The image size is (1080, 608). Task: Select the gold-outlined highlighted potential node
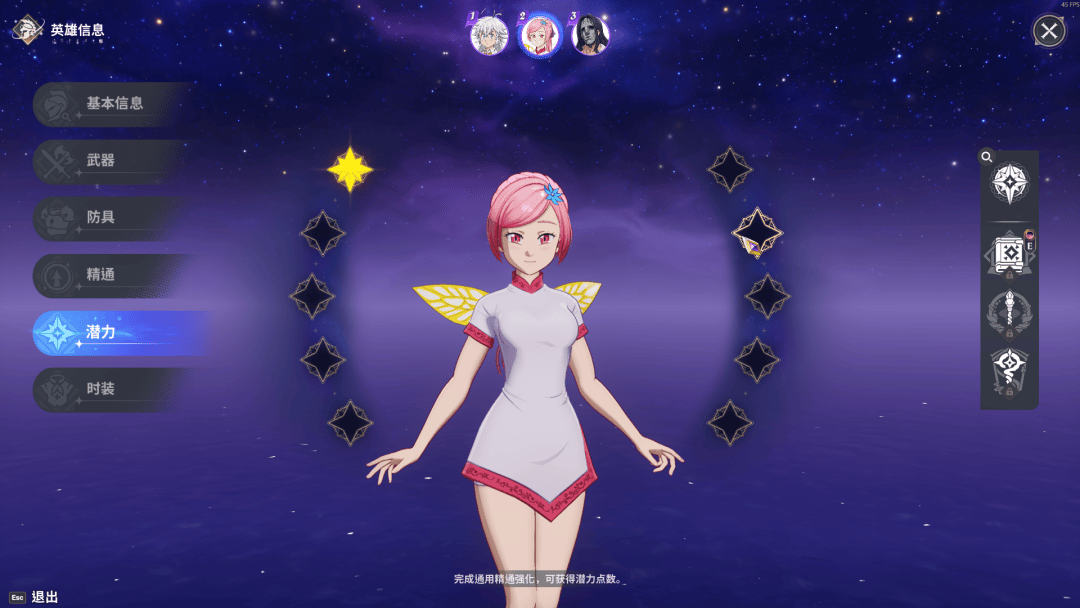[757, 233]
